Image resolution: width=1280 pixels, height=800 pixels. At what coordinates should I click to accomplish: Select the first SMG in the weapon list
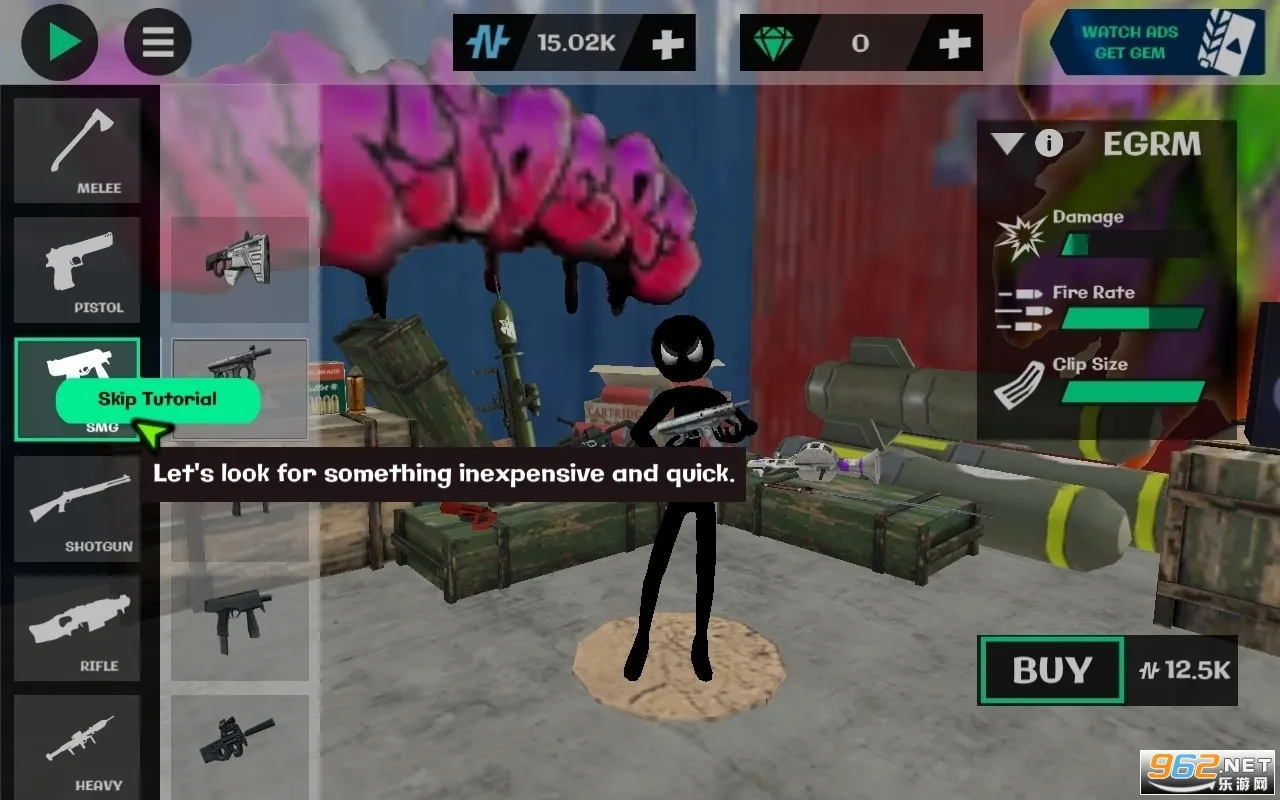coord(239,269)
